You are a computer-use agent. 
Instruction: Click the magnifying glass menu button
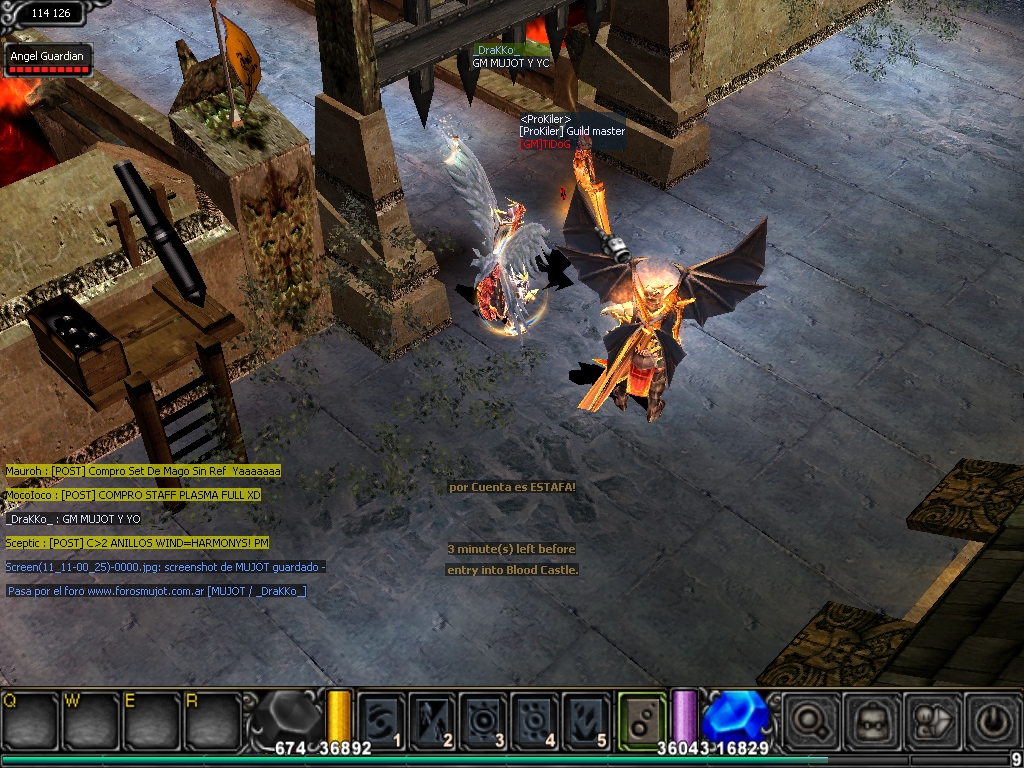(810, 718)
